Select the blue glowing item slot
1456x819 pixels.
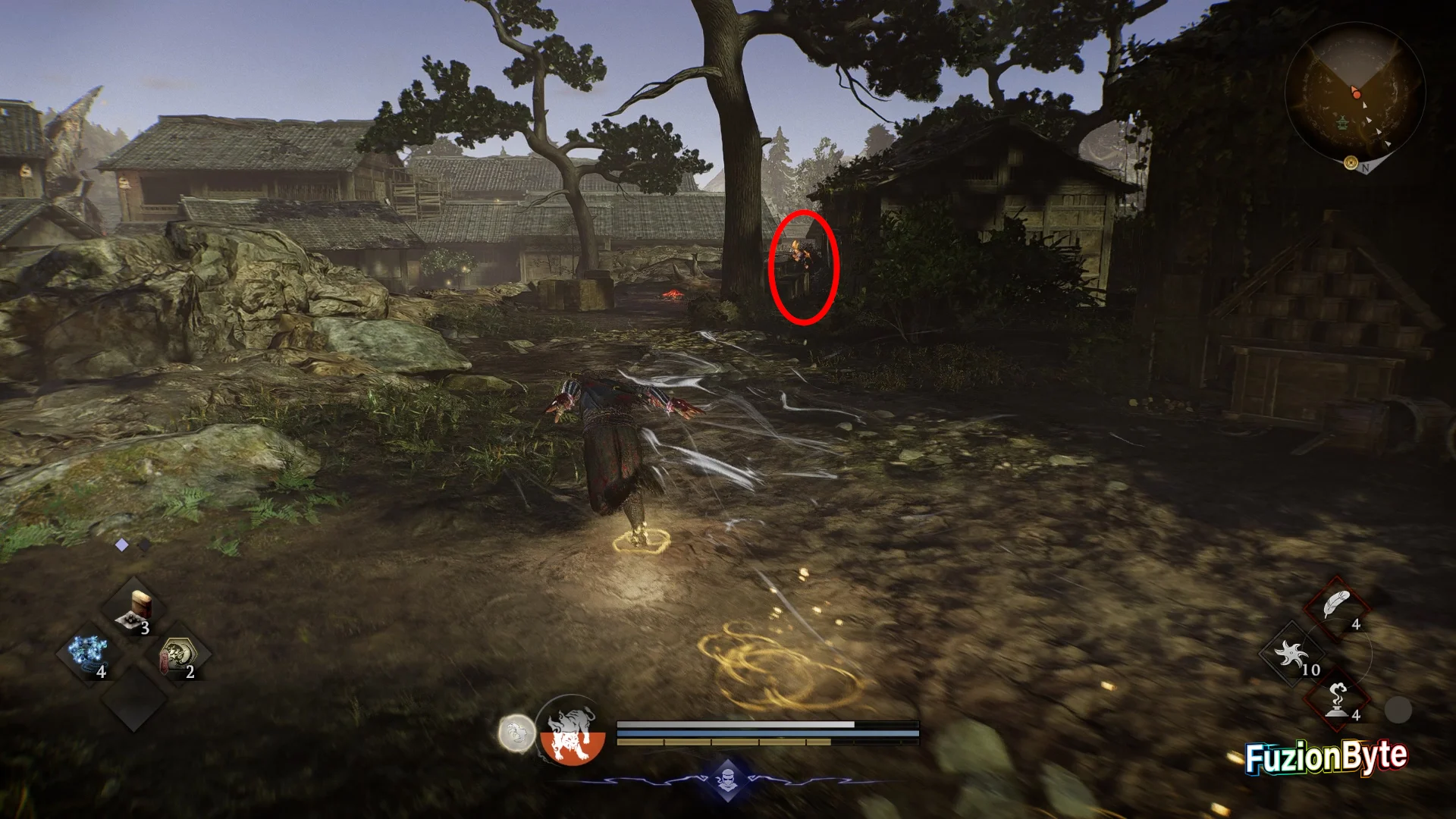(x=89, y=654)
